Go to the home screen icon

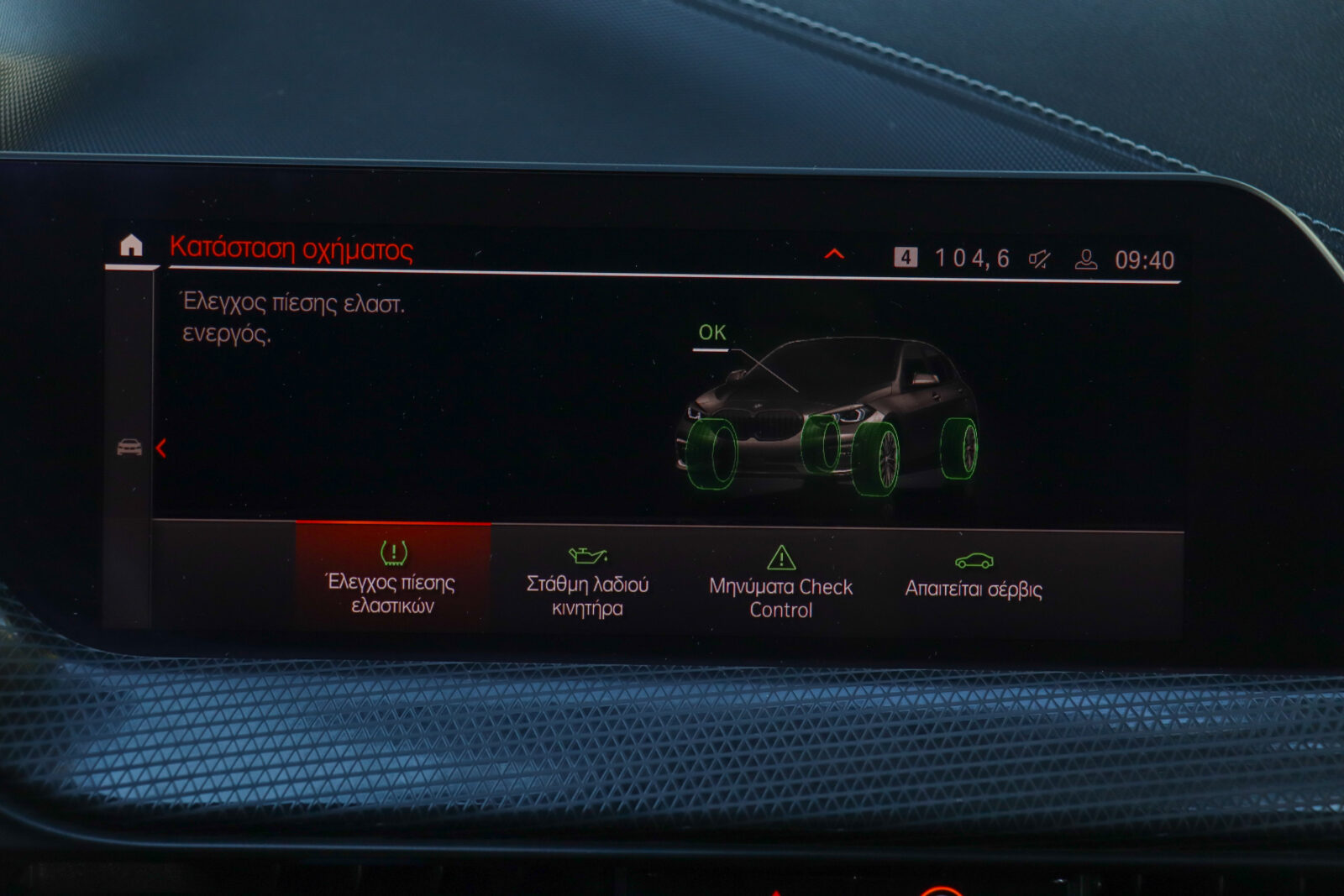[131, 245]
